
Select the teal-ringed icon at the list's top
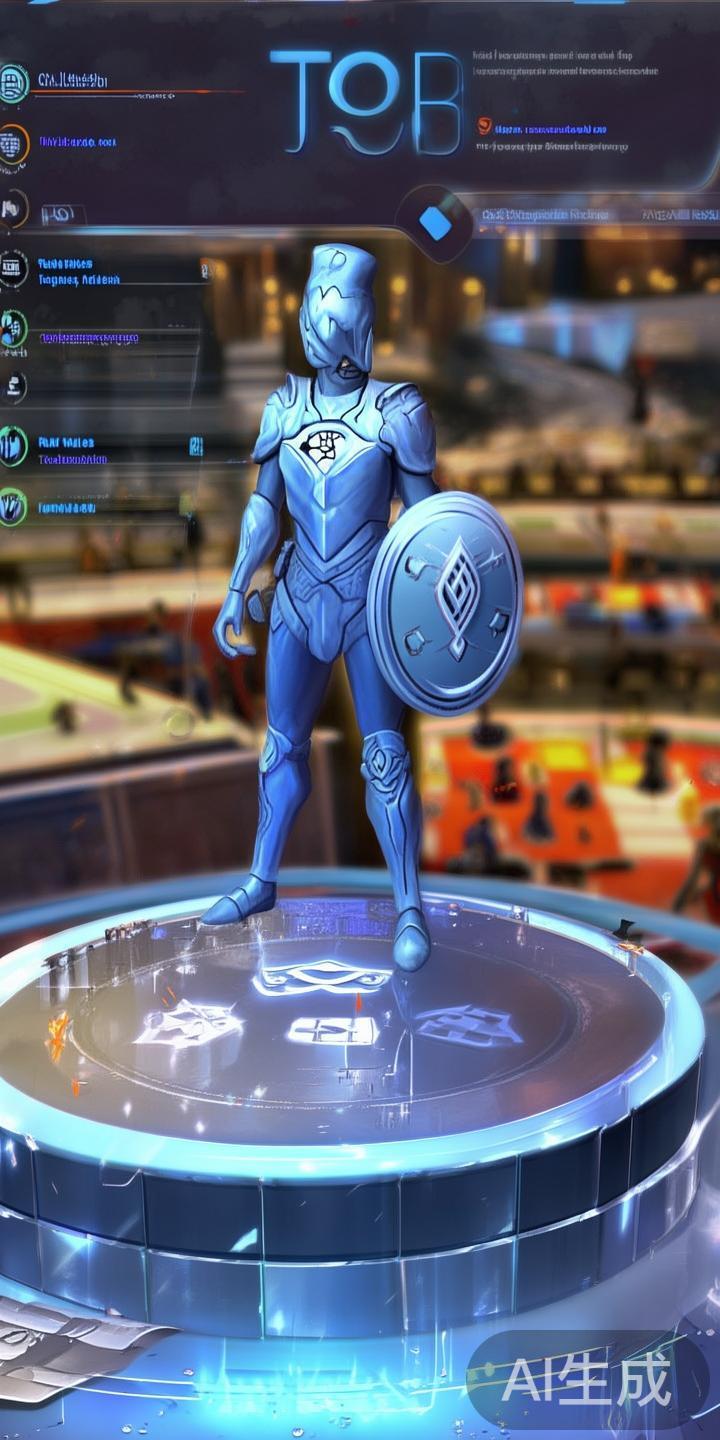coord(12,82)
